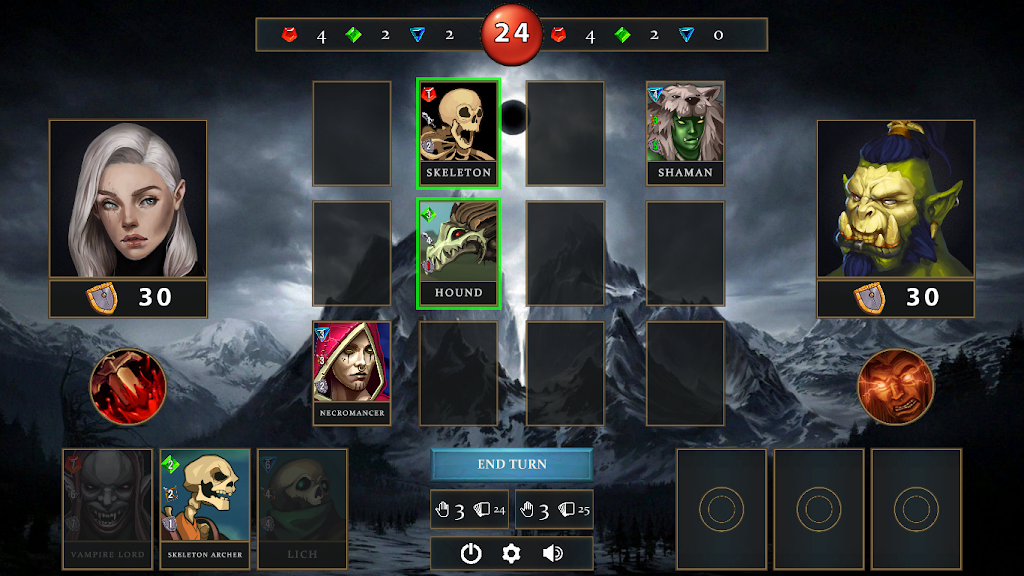This screenshot has width=1024, height=576.
Task: Open the gear settings menu
Action: coord(512,553)
